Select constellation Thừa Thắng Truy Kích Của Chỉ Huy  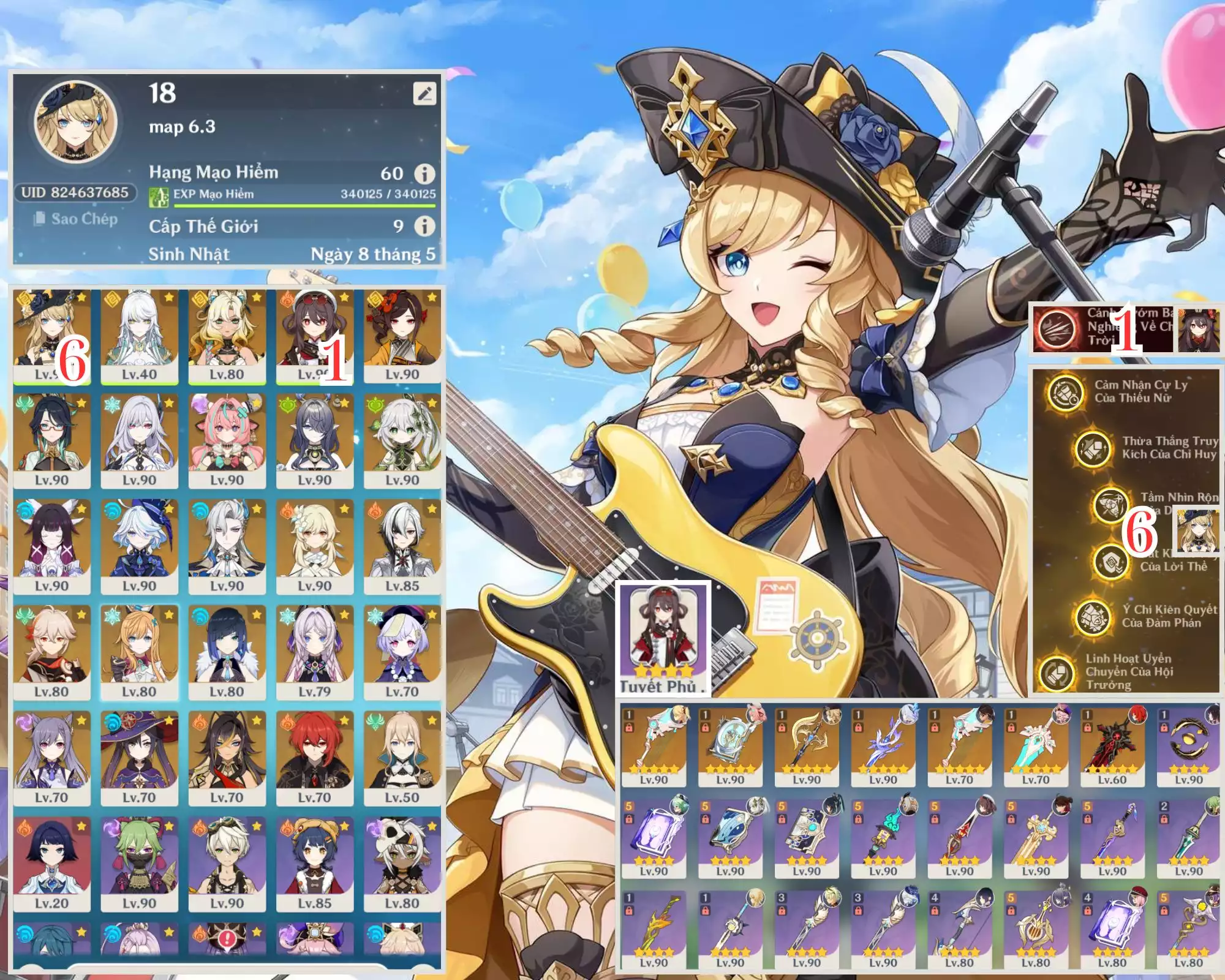1093,448
